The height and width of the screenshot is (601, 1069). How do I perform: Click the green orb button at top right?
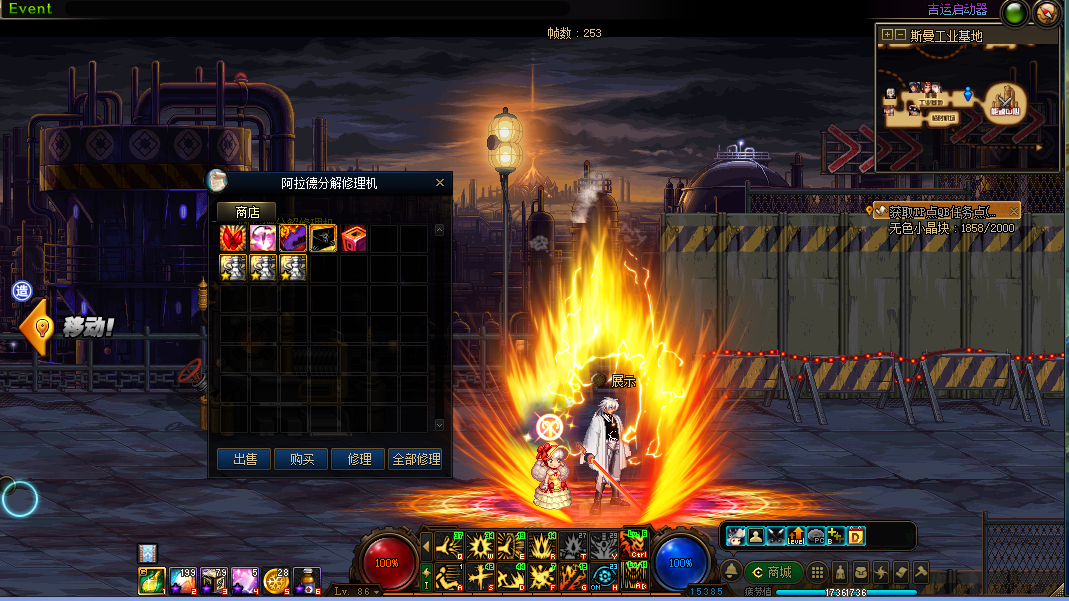pos(1015,14)
